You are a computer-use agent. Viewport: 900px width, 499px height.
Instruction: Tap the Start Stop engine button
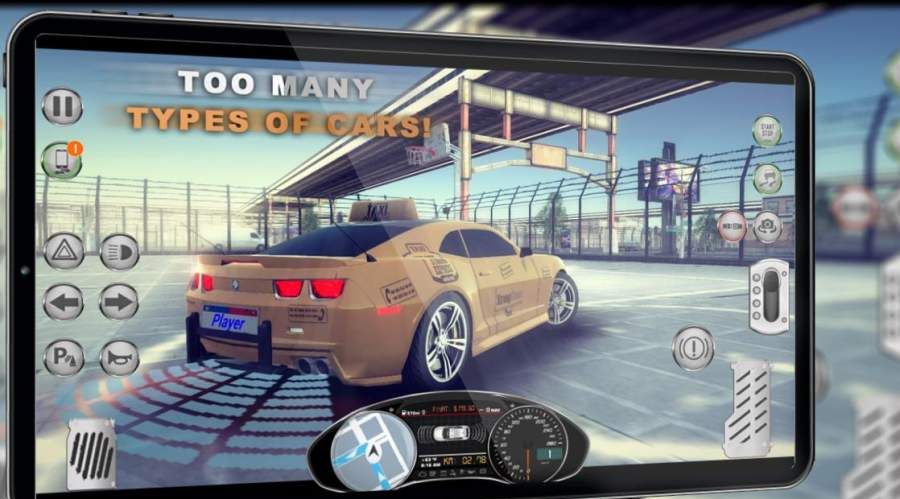pos(767,132)
